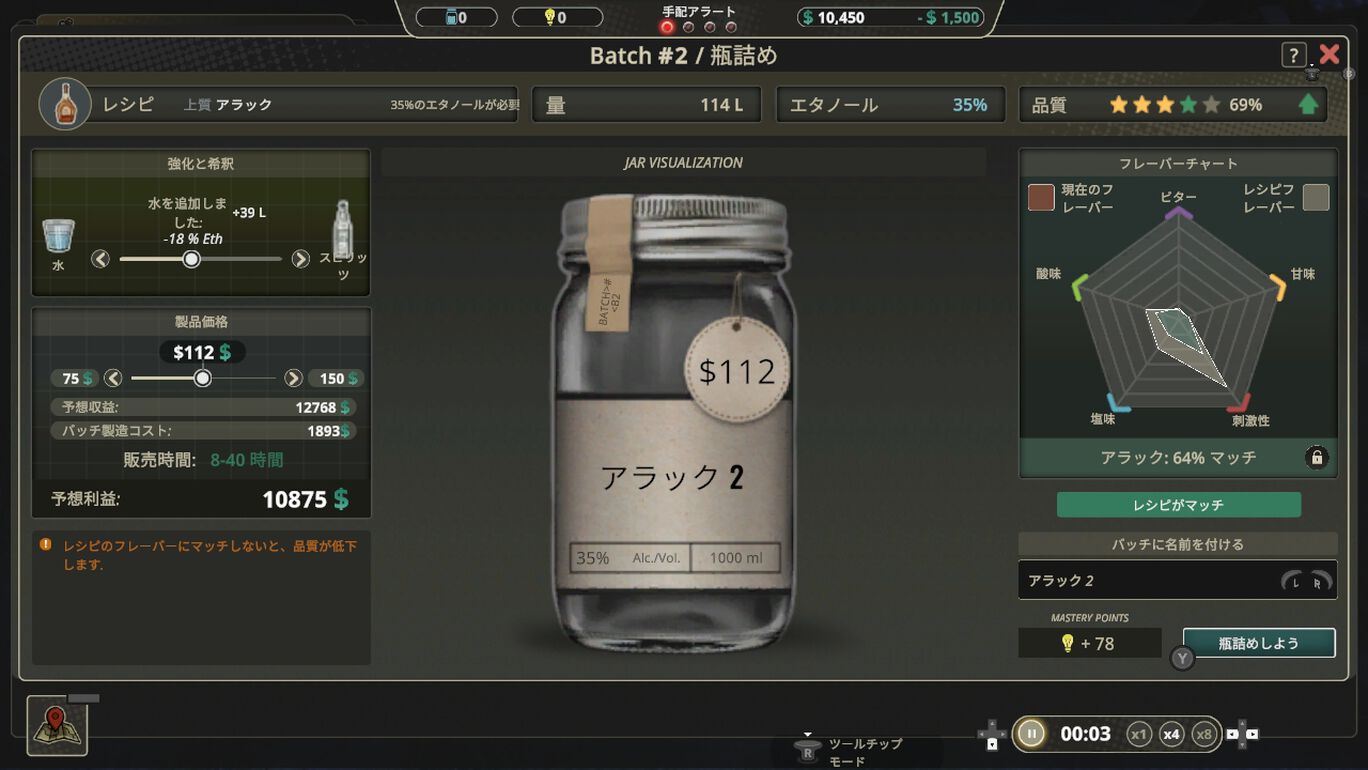Click the lock icon on the flavor match panel
The width and height of the screenshot is (1368, 770).
pos(1317,457)
